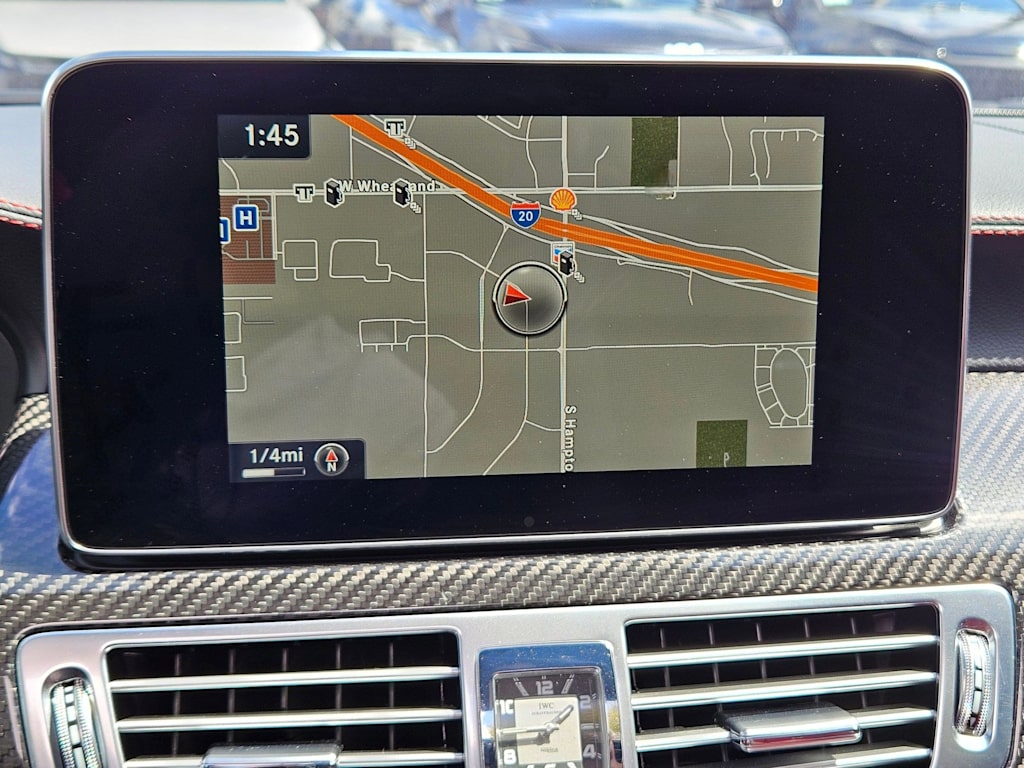1024x768 pixels.
Task: Click the north compass indicator
Action: point(332,459)
